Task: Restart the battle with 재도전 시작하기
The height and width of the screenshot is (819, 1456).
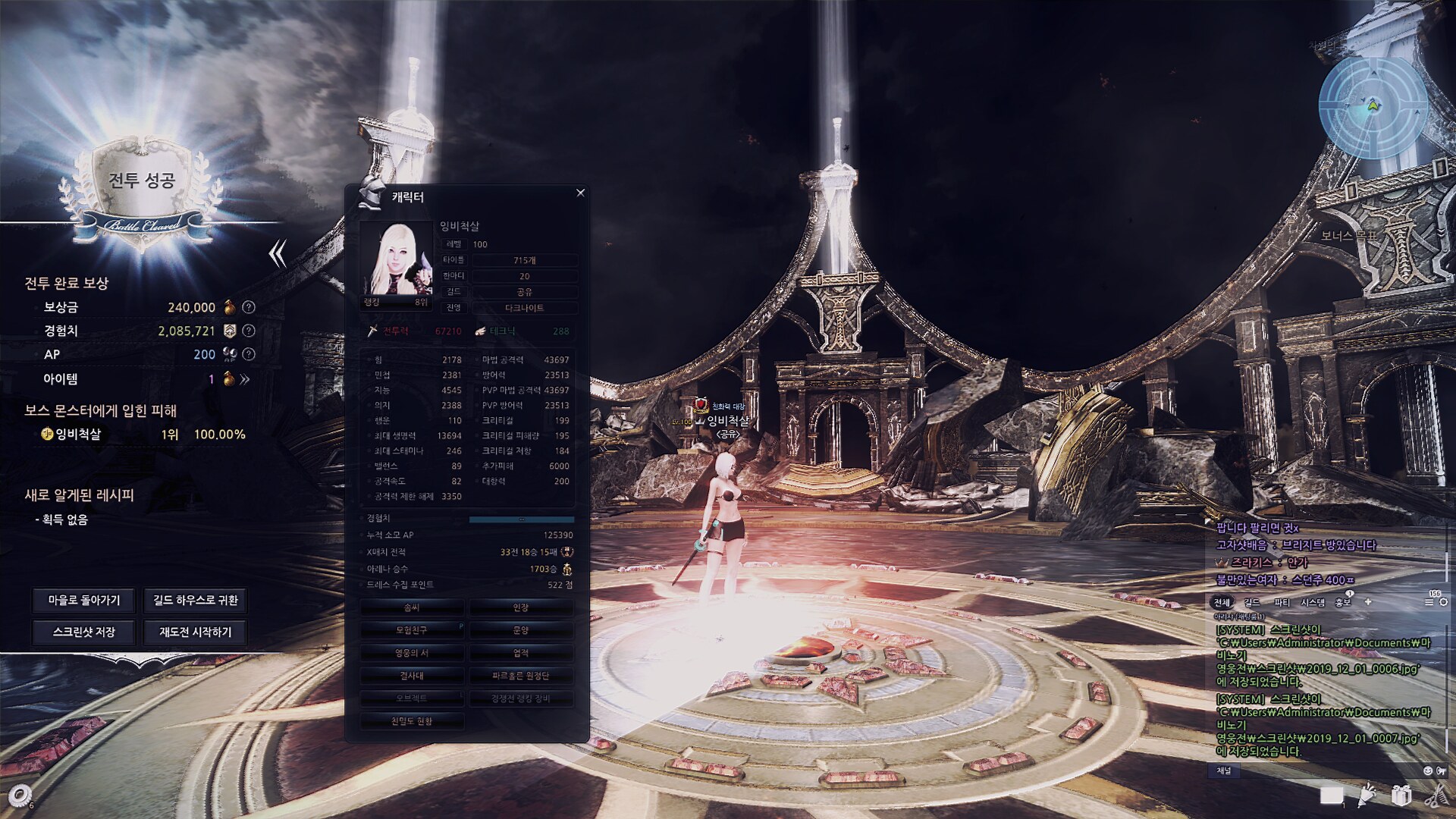Action: coord(195,632)
